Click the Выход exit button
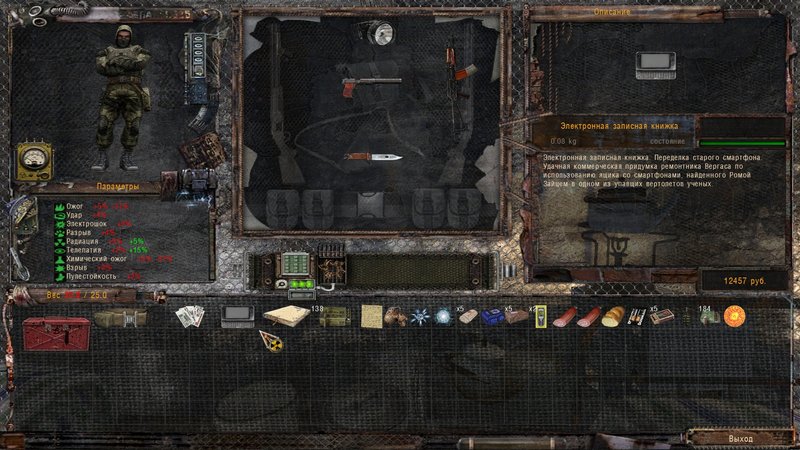 [x=741, y=438]
